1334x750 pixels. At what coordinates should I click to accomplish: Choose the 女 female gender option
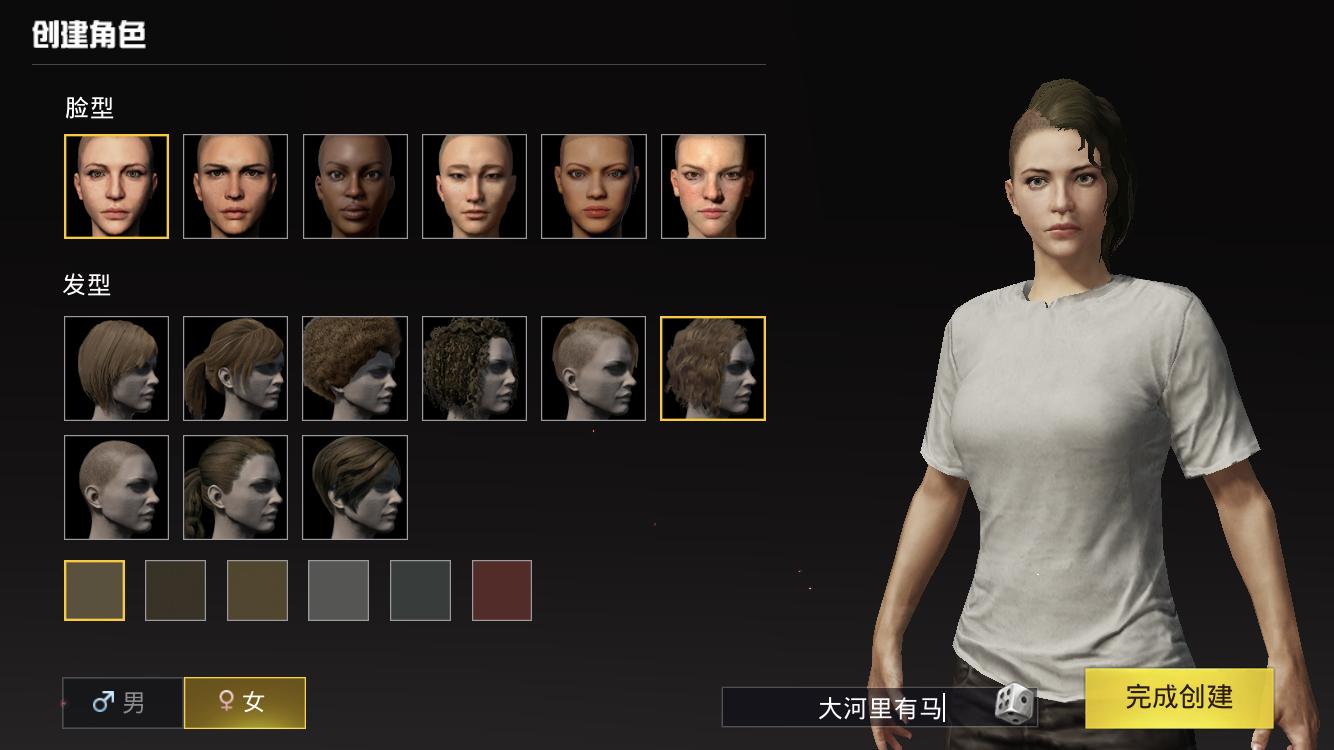point(244,703)
